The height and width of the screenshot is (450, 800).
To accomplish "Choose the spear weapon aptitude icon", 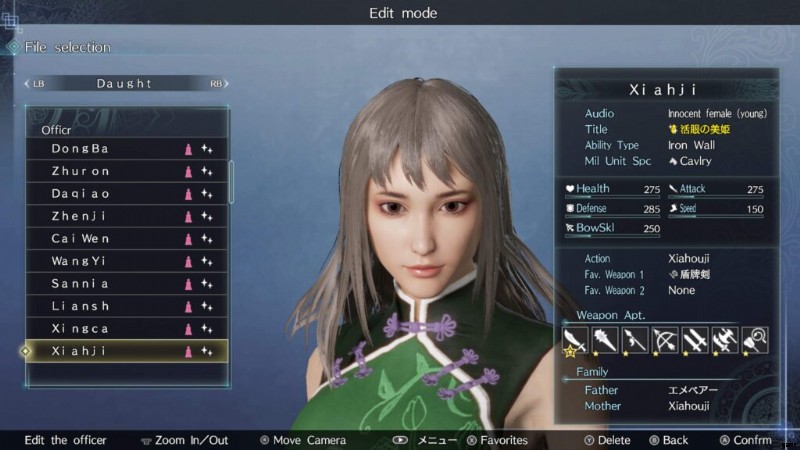I will coord(634,340).
